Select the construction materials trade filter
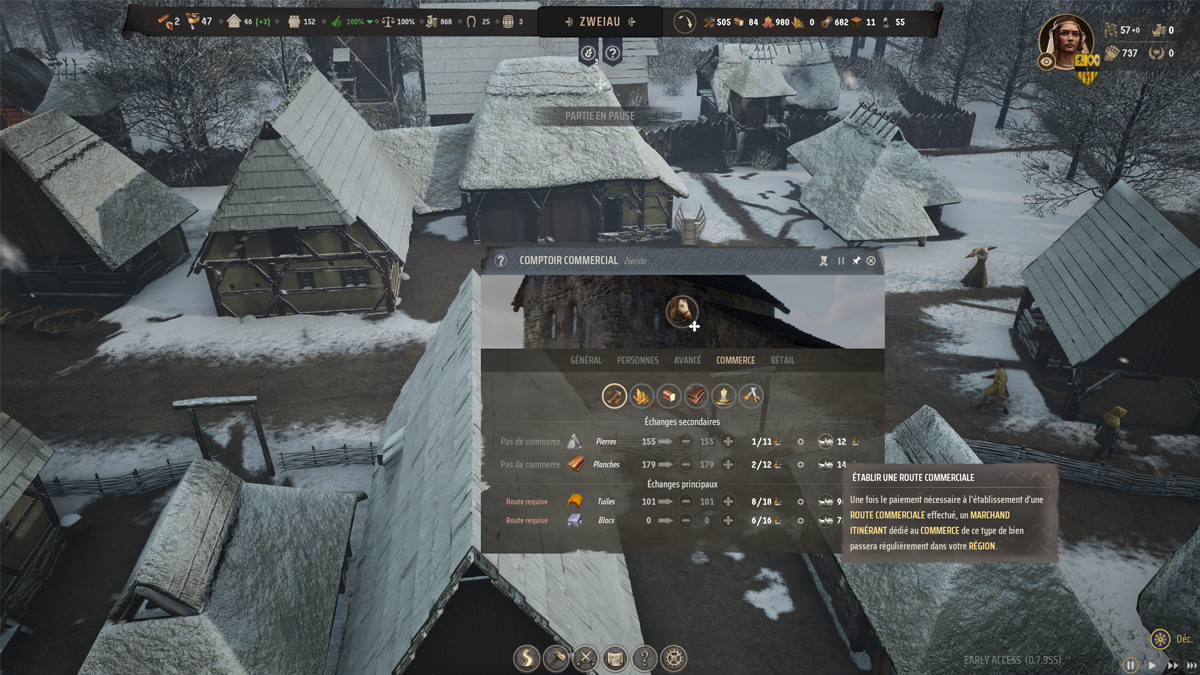 pos(614,396)
